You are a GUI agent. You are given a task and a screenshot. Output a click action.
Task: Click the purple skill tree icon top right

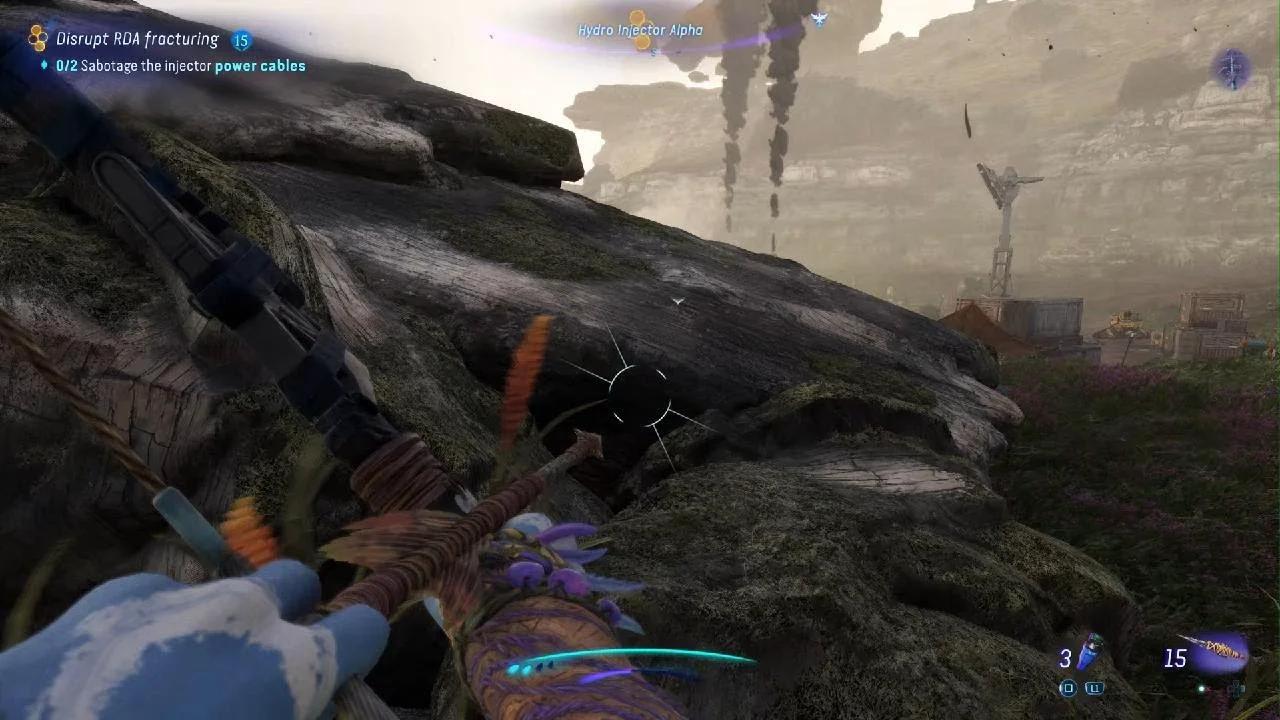(x=1230, y=65)
